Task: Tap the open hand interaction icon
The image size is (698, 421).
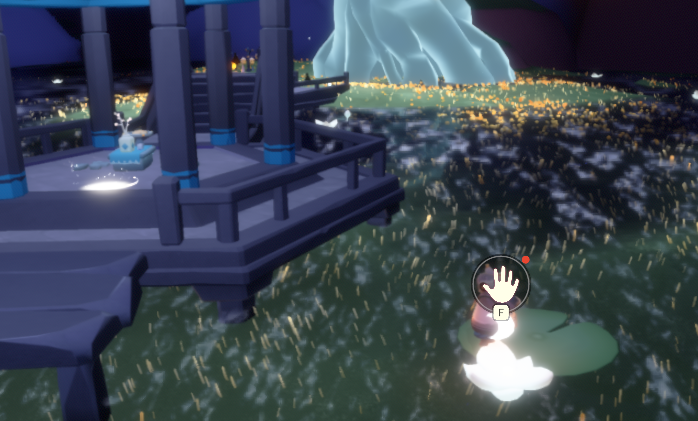Action: (500, 283)
